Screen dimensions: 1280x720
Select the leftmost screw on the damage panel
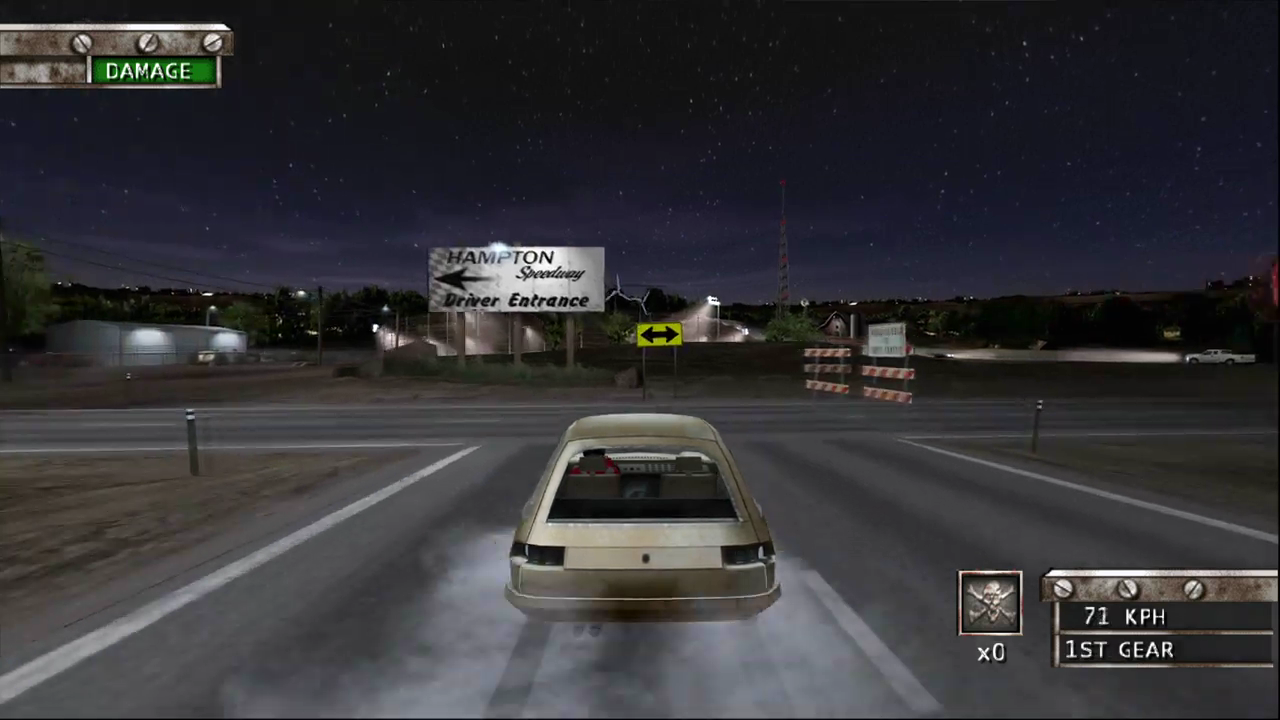tap(81, 42)
